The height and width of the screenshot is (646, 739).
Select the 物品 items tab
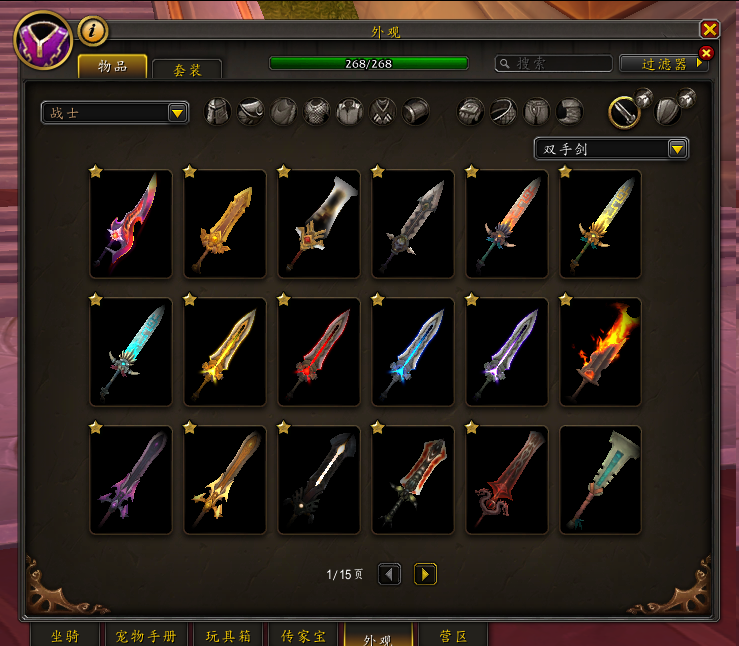112,66
